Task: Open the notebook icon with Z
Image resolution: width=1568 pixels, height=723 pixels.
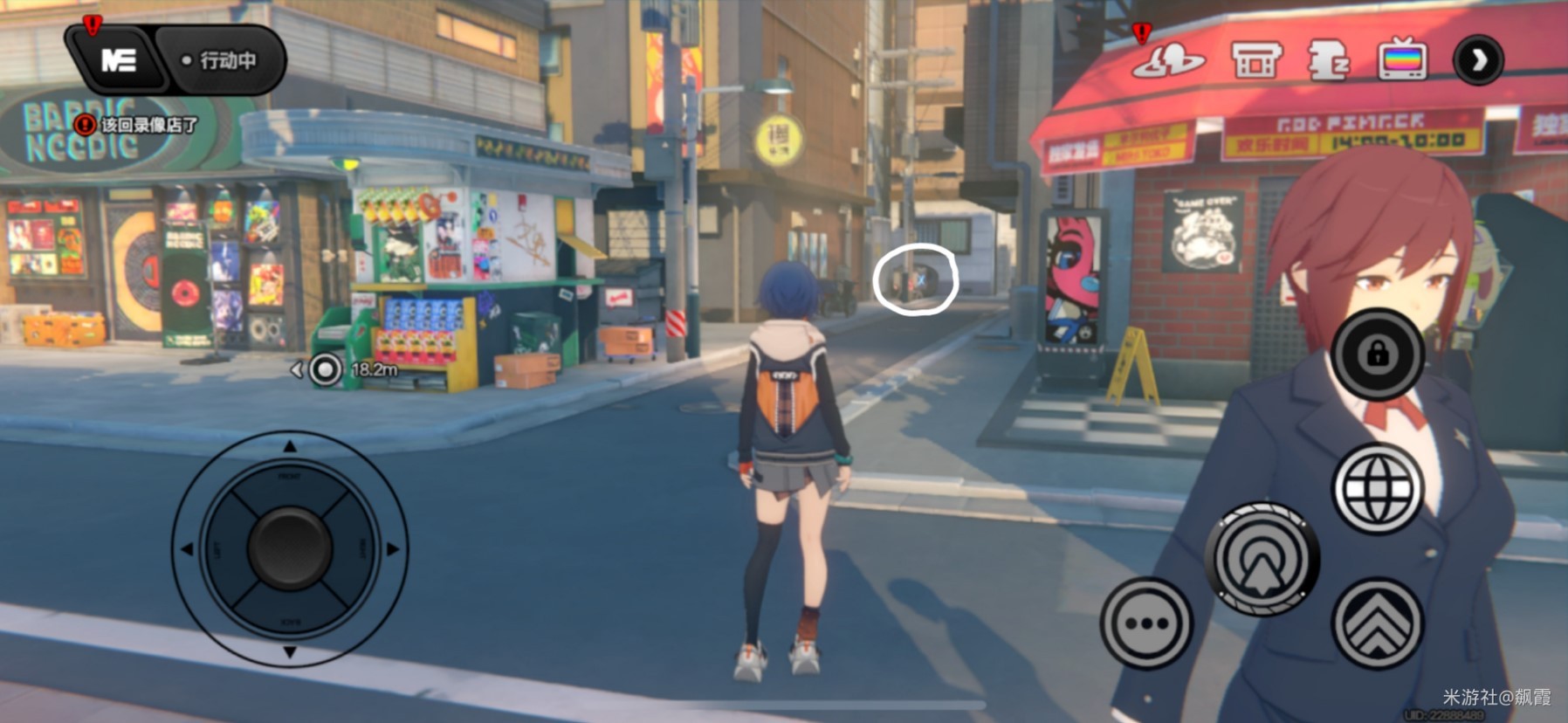Action: point(1328,61)
